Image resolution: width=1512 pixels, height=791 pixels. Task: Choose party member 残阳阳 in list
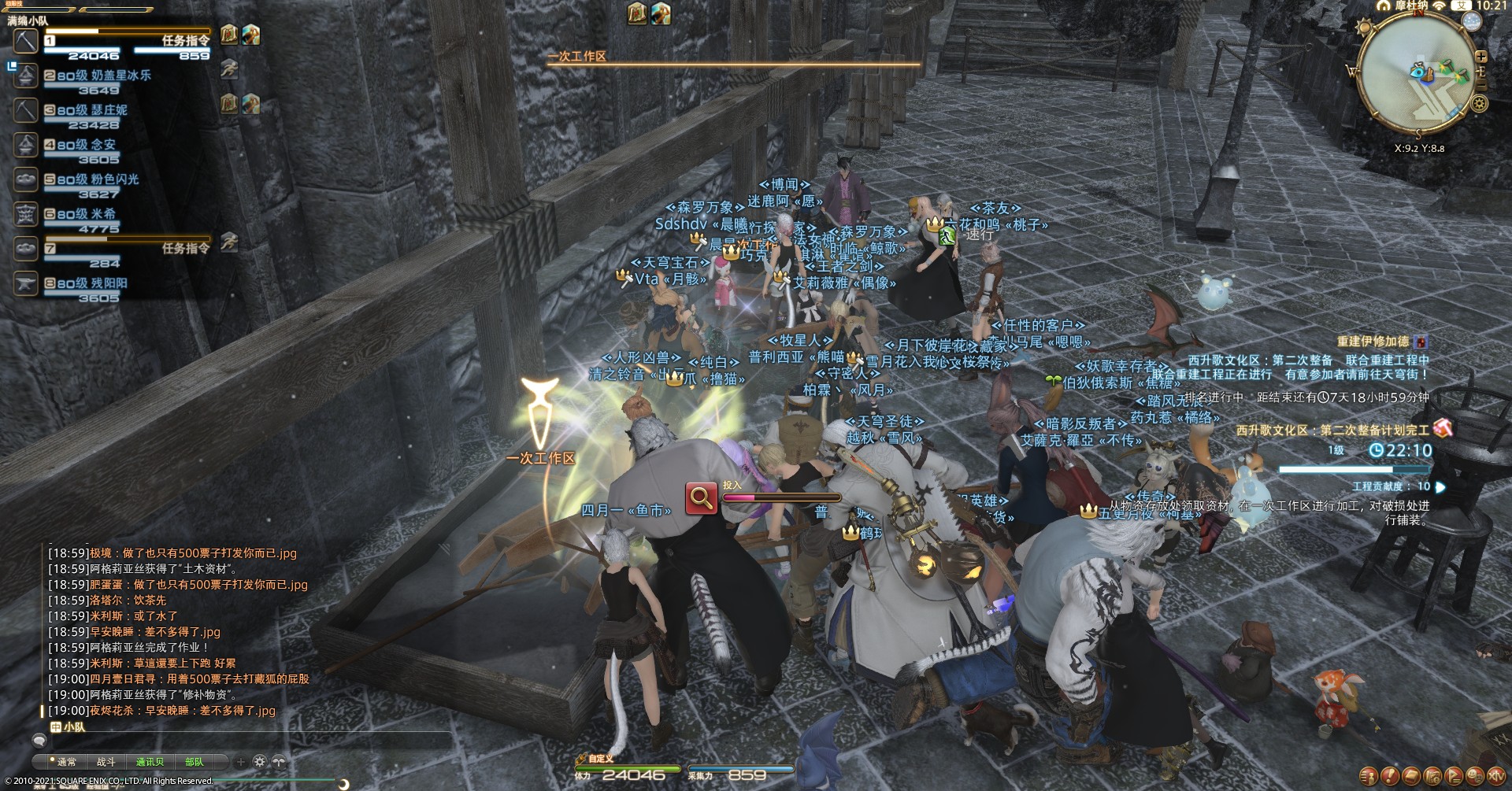pyautogui.click(x=108, y=283)
